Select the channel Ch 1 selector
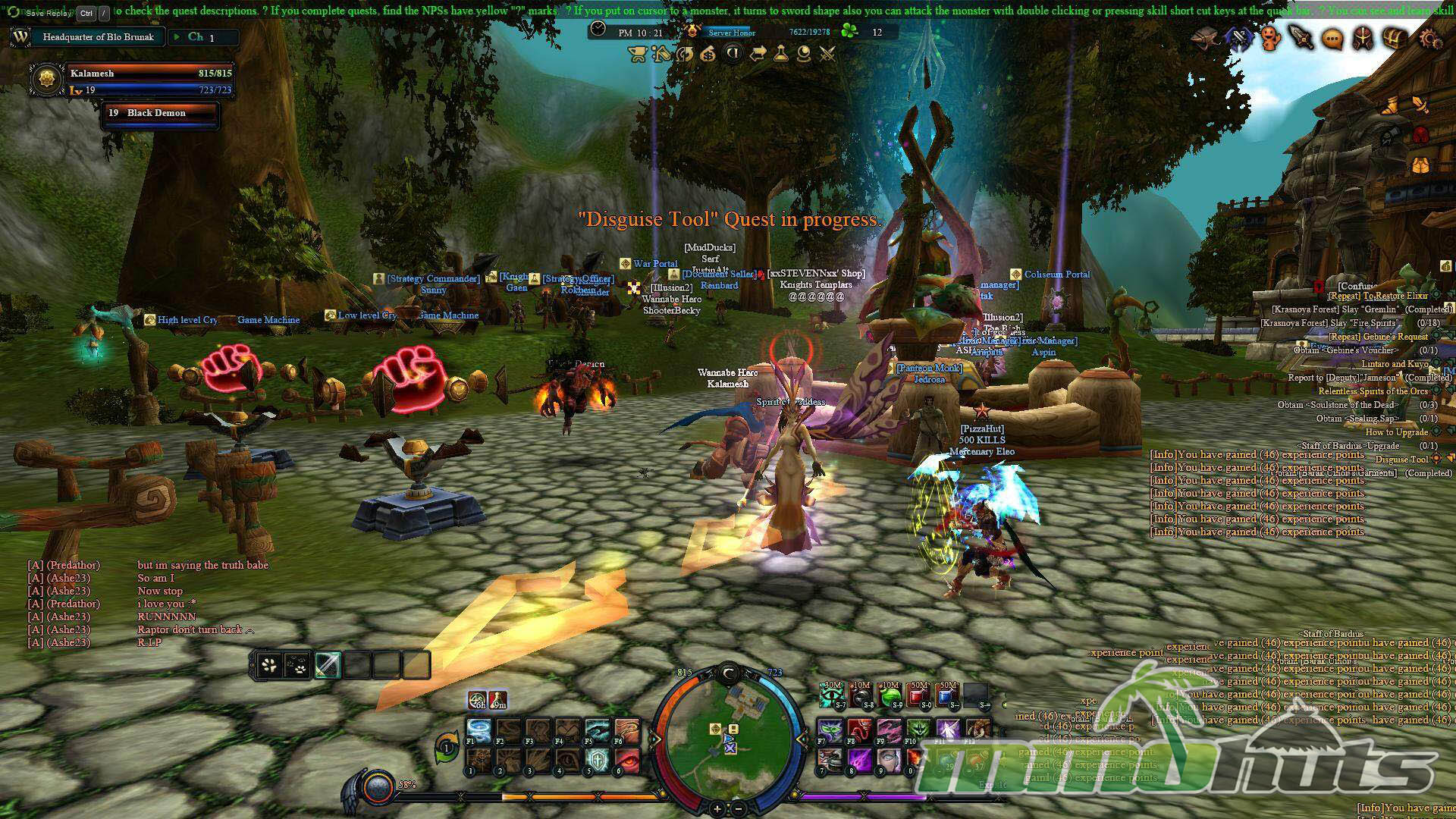1456x819 pixels. (x=202, y=37)
